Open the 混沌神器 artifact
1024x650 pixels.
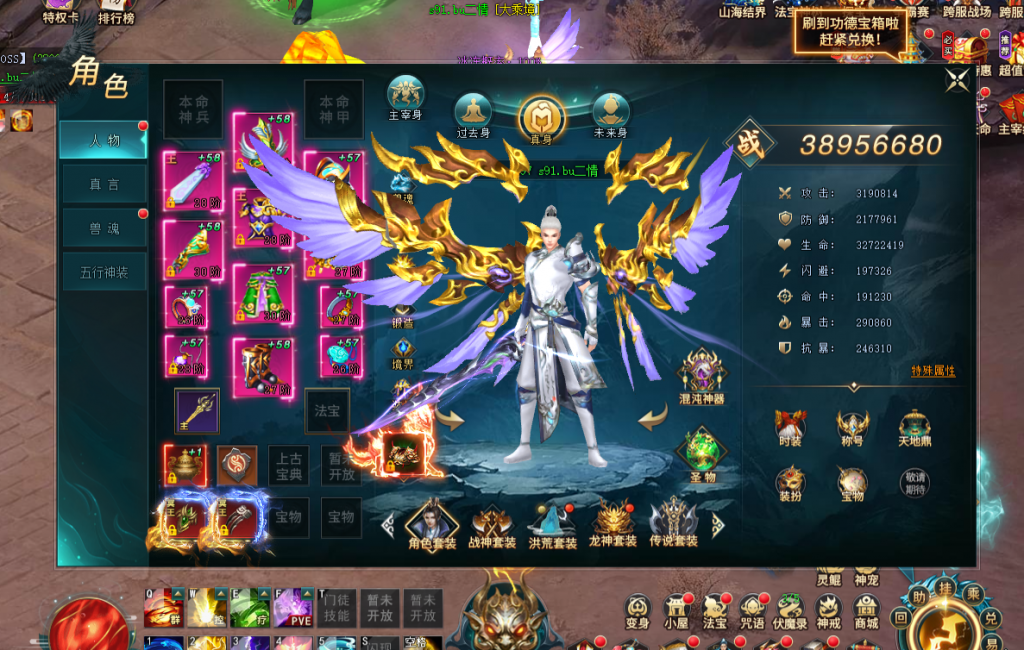click(x=701, y=374)
